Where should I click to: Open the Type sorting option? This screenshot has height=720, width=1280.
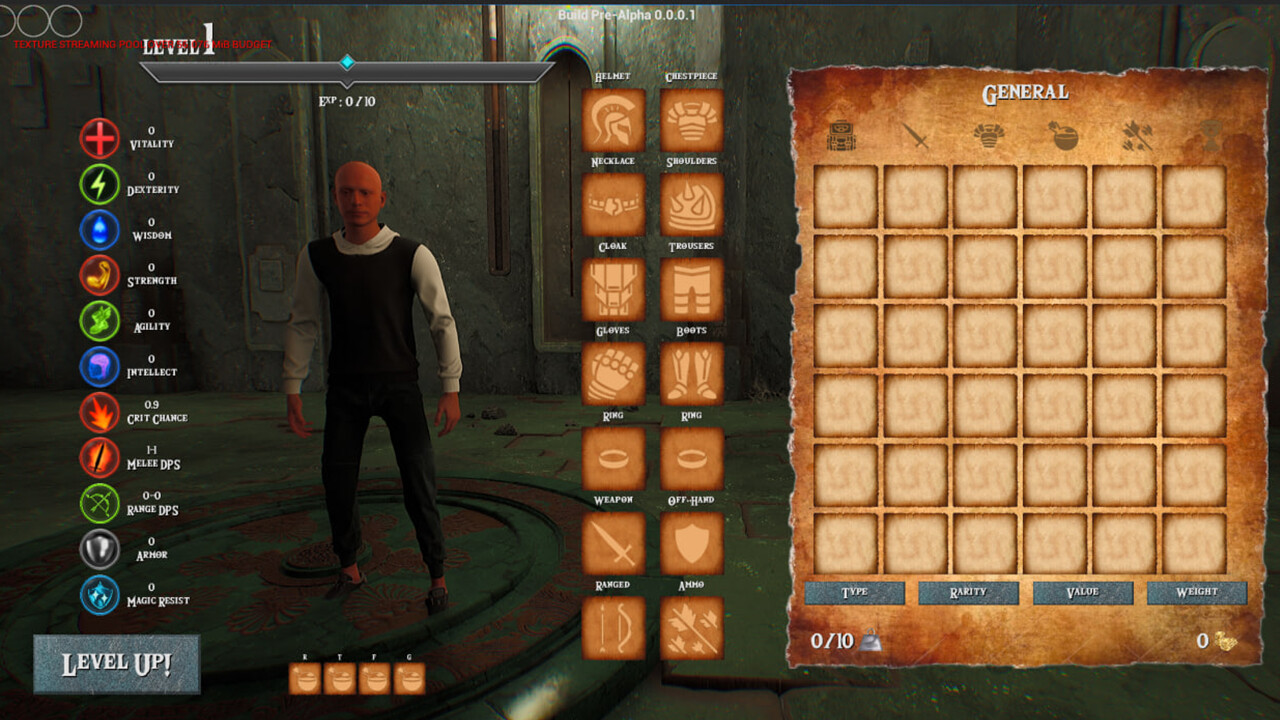pyautogui.click(x=853, y=592)
